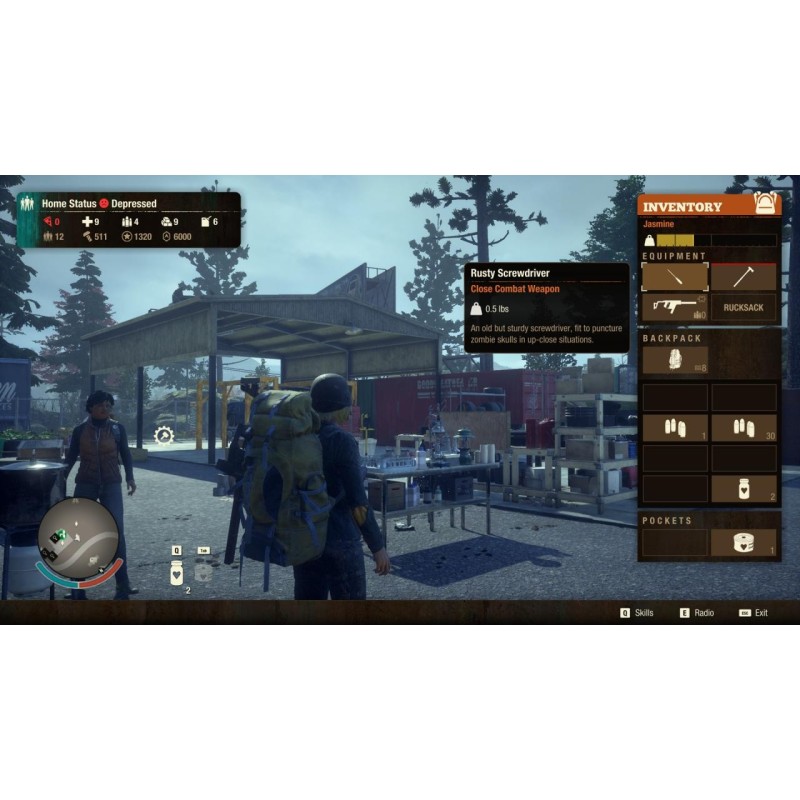
Task: Select the Rusty Screwdriver equipment slot
Action: [x=675, y=277]
